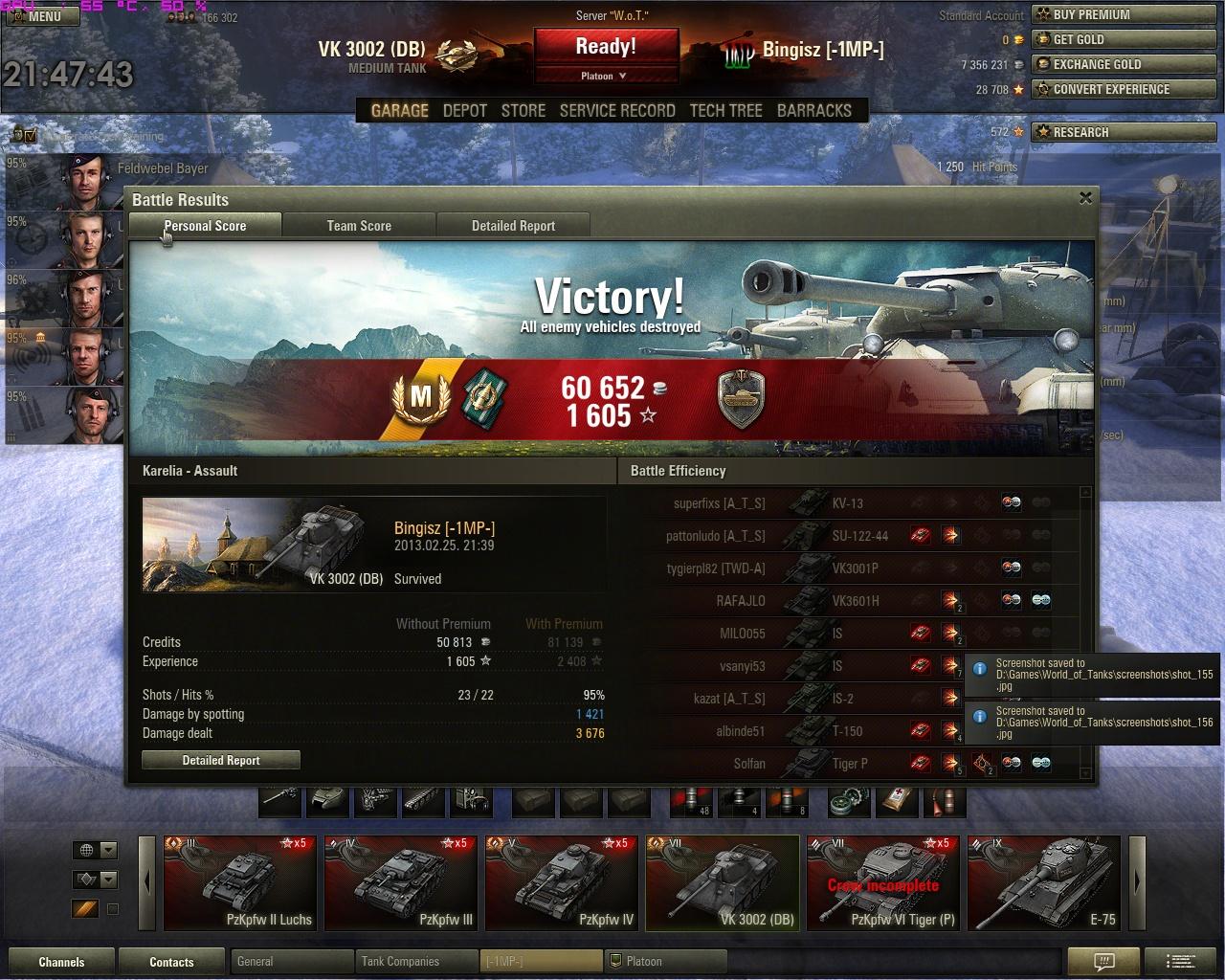Click the Detailed Report button
This screenshot has width=1225, height=980.
[221, 760]
